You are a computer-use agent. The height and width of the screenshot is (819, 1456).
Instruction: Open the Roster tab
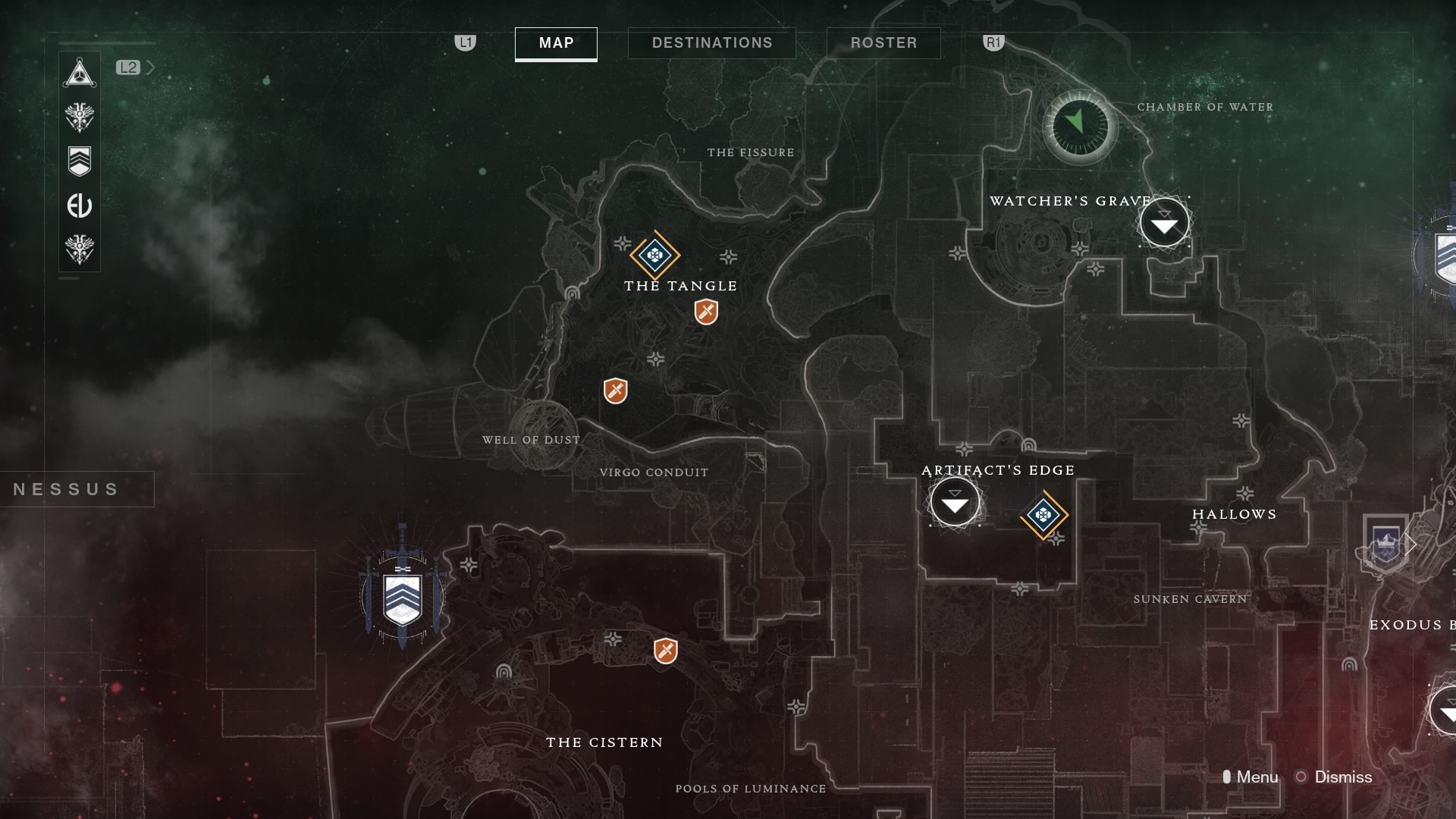(883, 43)
